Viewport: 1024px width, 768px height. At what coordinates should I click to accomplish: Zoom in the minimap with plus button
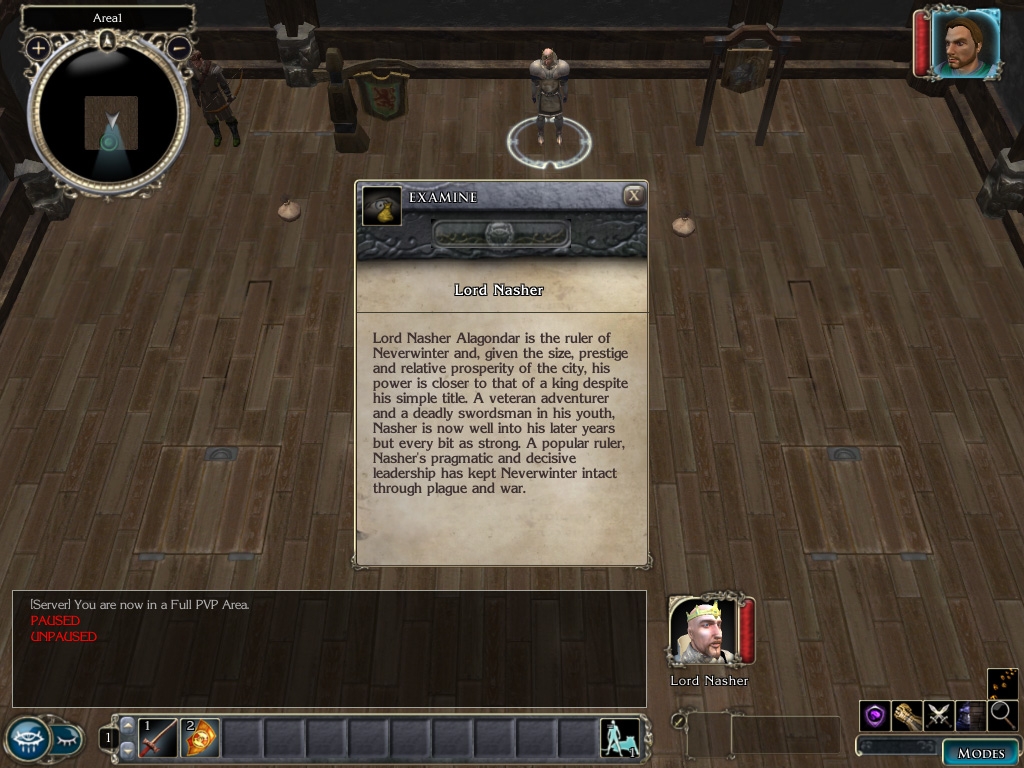click(x=38, y=47)
